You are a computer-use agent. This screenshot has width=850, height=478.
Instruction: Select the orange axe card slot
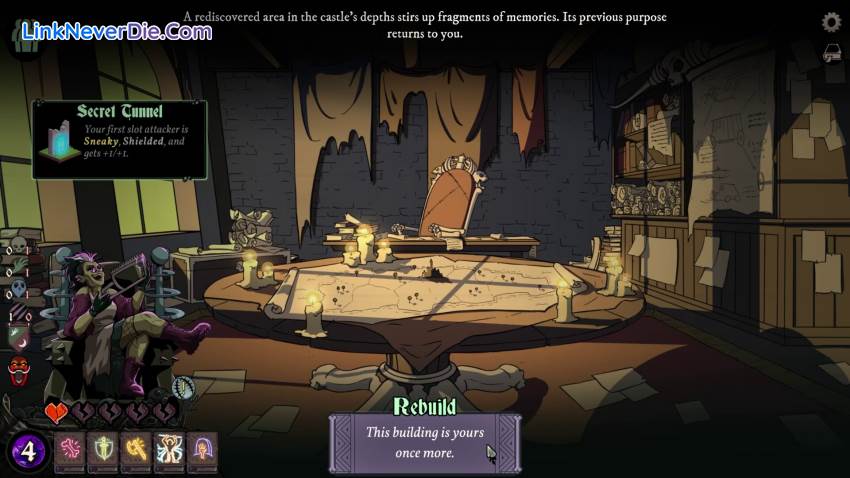(x=137, y=451)
